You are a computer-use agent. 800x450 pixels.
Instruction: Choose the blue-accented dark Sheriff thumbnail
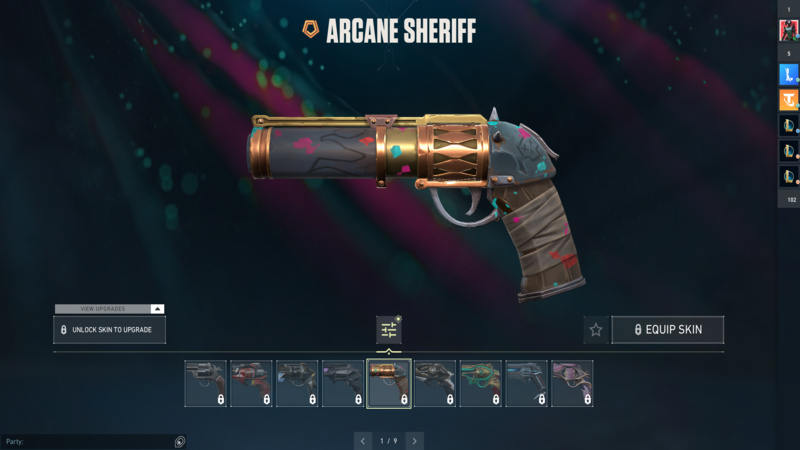pos(526,384)
